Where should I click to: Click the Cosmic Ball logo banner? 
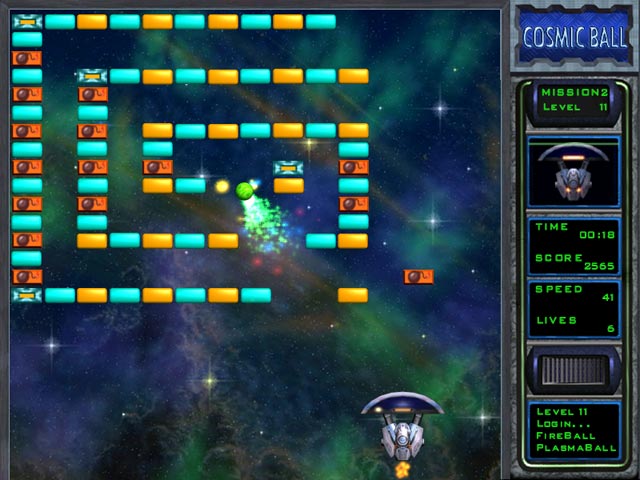coord(575,37)
